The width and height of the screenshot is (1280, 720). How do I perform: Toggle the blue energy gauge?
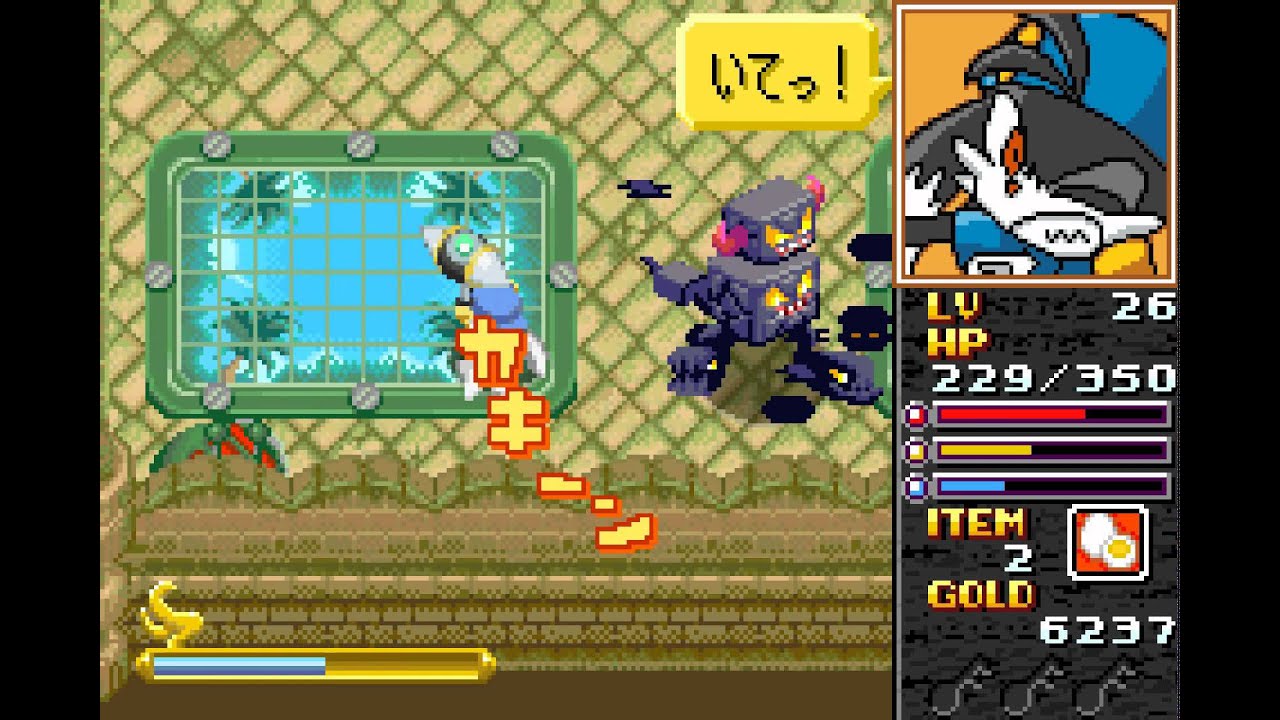coord(1050,488)
